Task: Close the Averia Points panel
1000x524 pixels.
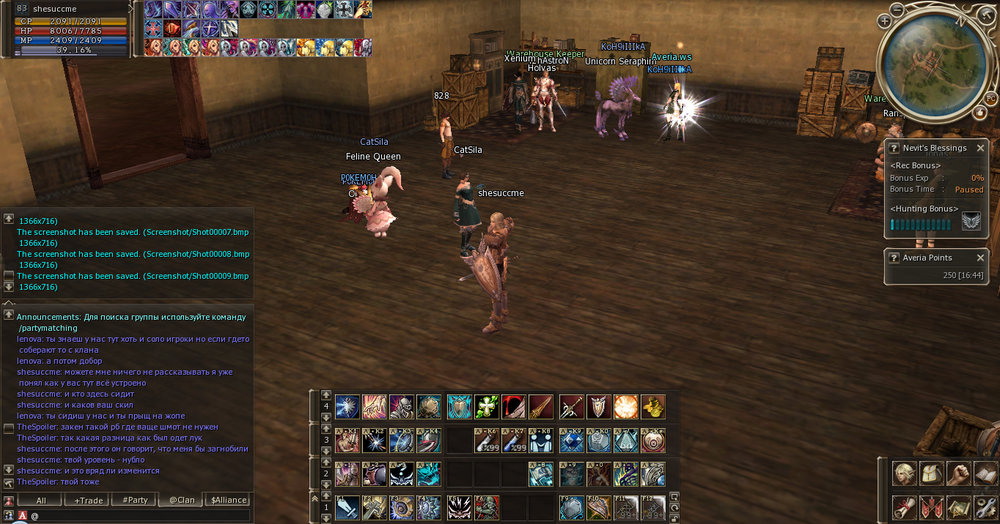Action: point(981,258)
